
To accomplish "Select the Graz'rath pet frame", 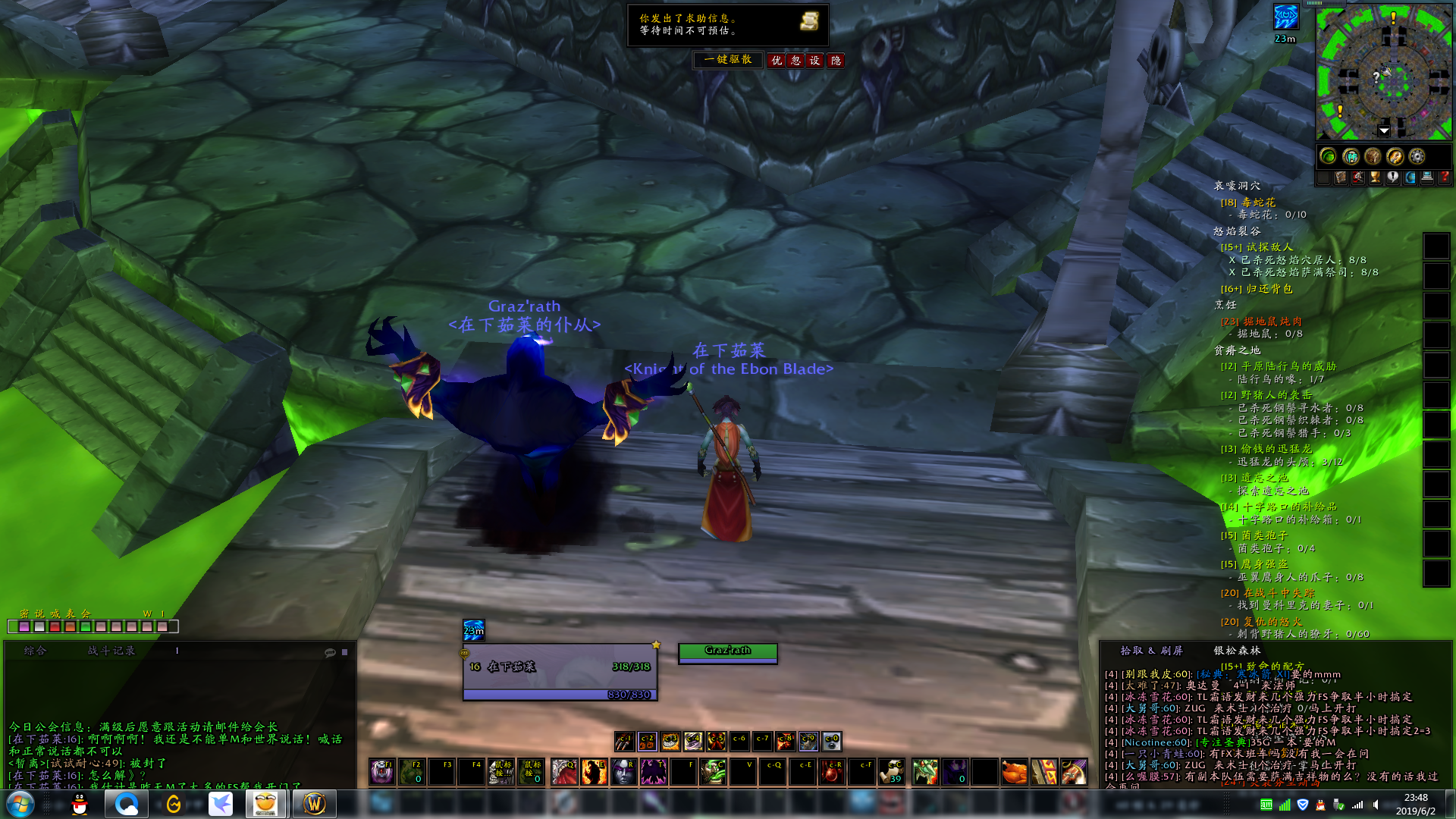I will 727,652.
